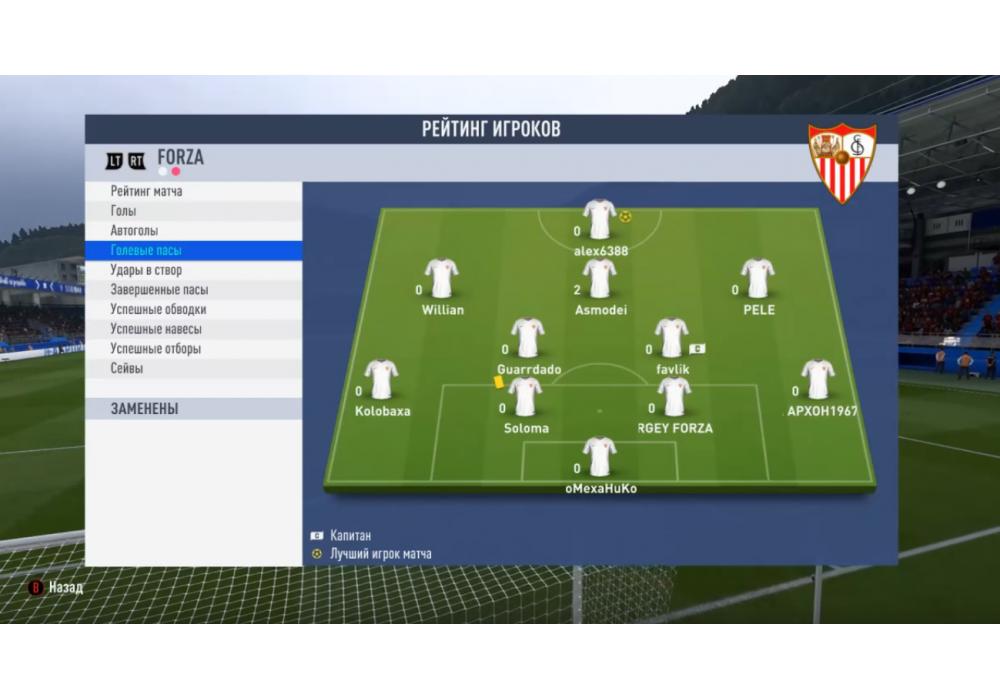Select striker alex6388 on the pitch
The image size is (1000, 700).
600,219
